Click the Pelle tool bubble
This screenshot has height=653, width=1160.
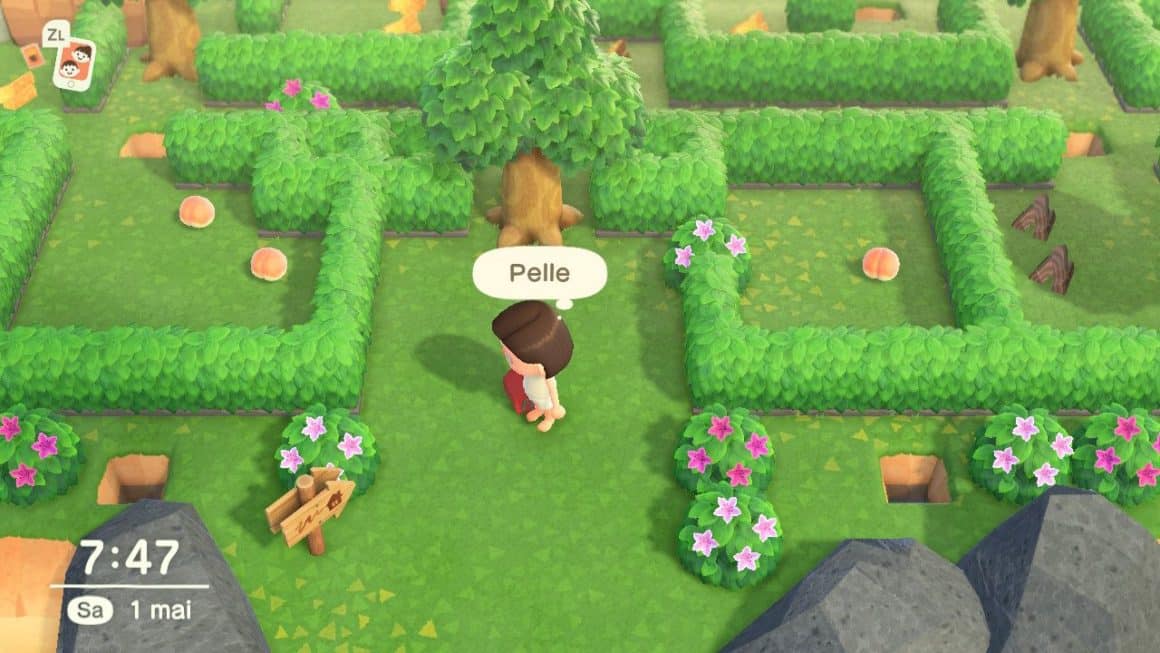(x=539, y=272)
